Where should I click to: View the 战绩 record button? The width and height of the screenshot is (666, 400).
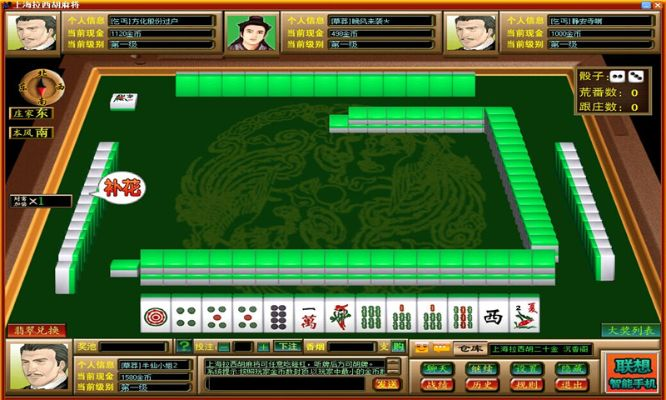pyautogui.click(x=437, y=384)
